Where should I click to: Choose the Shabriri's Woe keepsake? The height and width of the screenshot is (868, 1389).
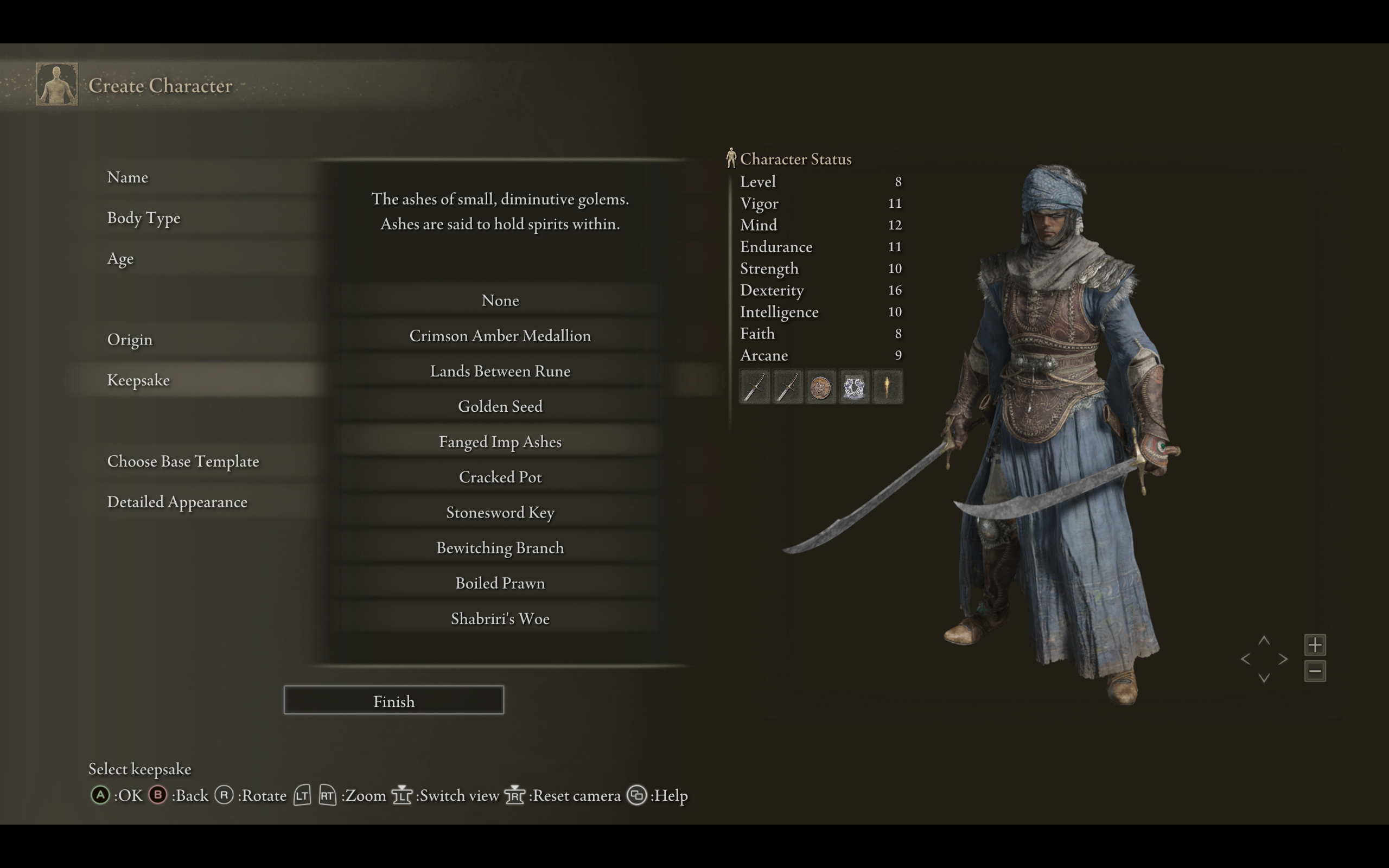(x=500, y=619)
